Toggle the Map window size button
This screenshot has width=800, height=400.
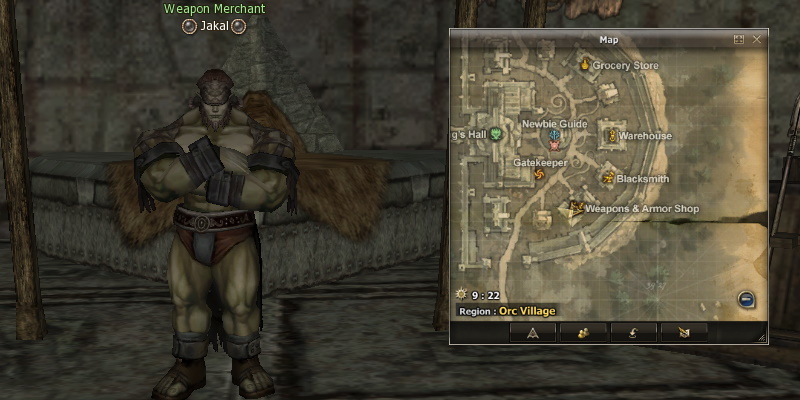coord(739,40)
